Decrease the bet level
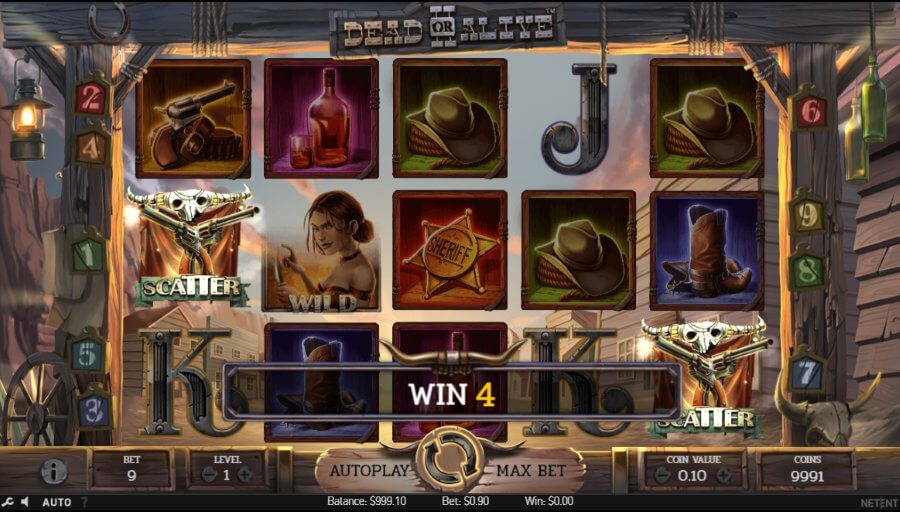 209,475
